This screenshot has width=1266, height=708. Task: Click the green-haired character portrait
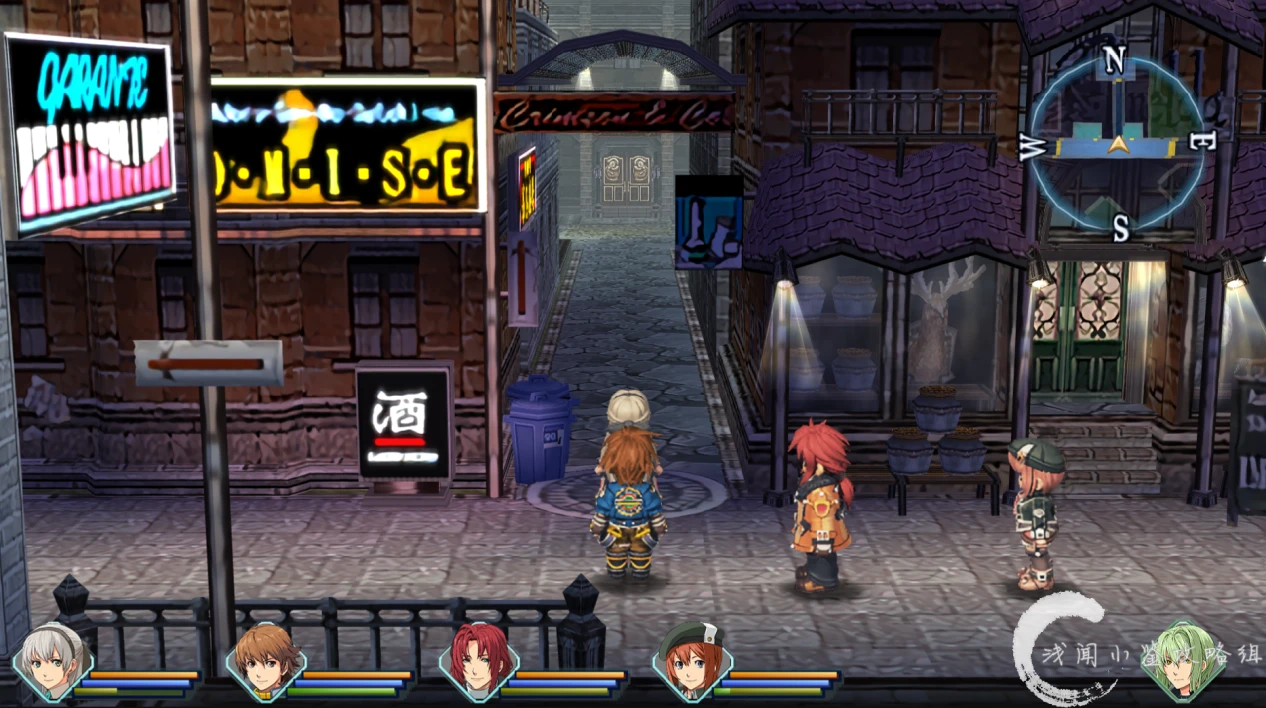click(x=1183, y=660)
